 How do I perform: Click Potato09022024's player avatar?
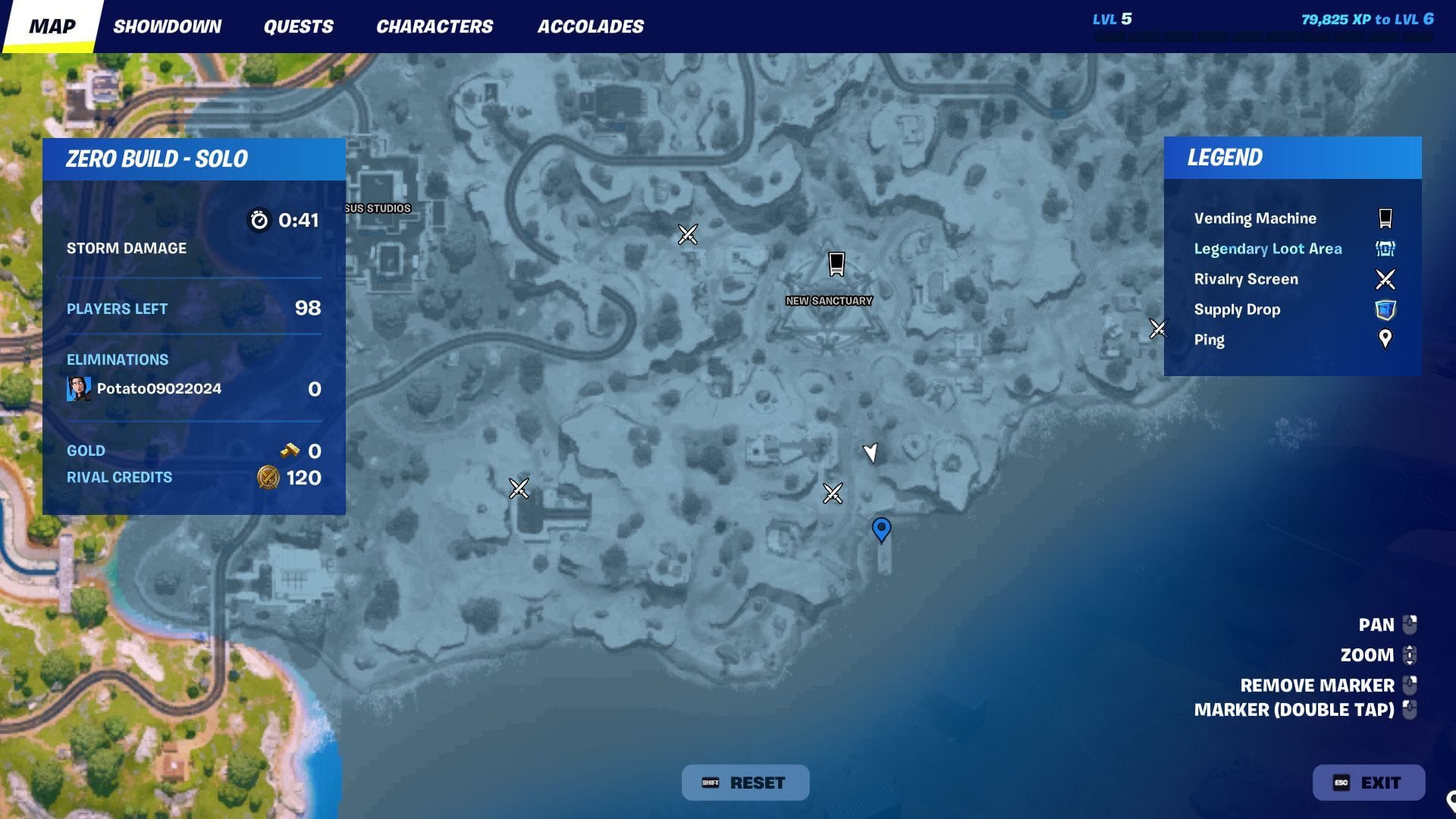tap(78, 388)
